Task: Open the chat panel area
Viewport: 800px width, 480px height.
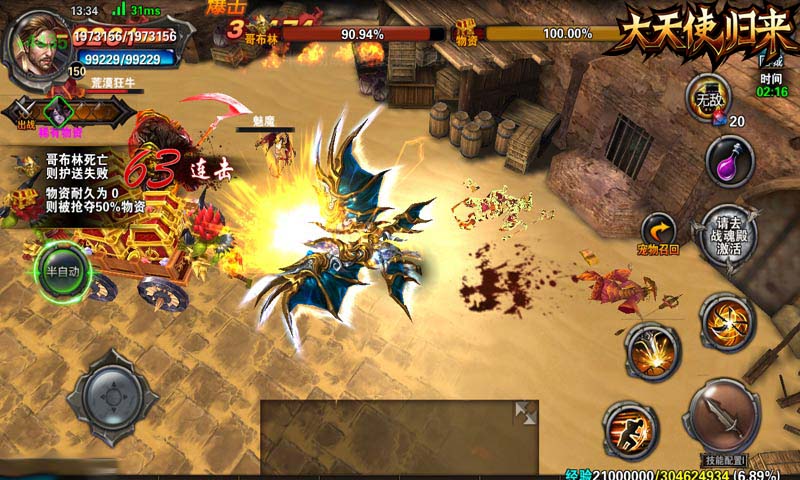Action: click(390, 436)
